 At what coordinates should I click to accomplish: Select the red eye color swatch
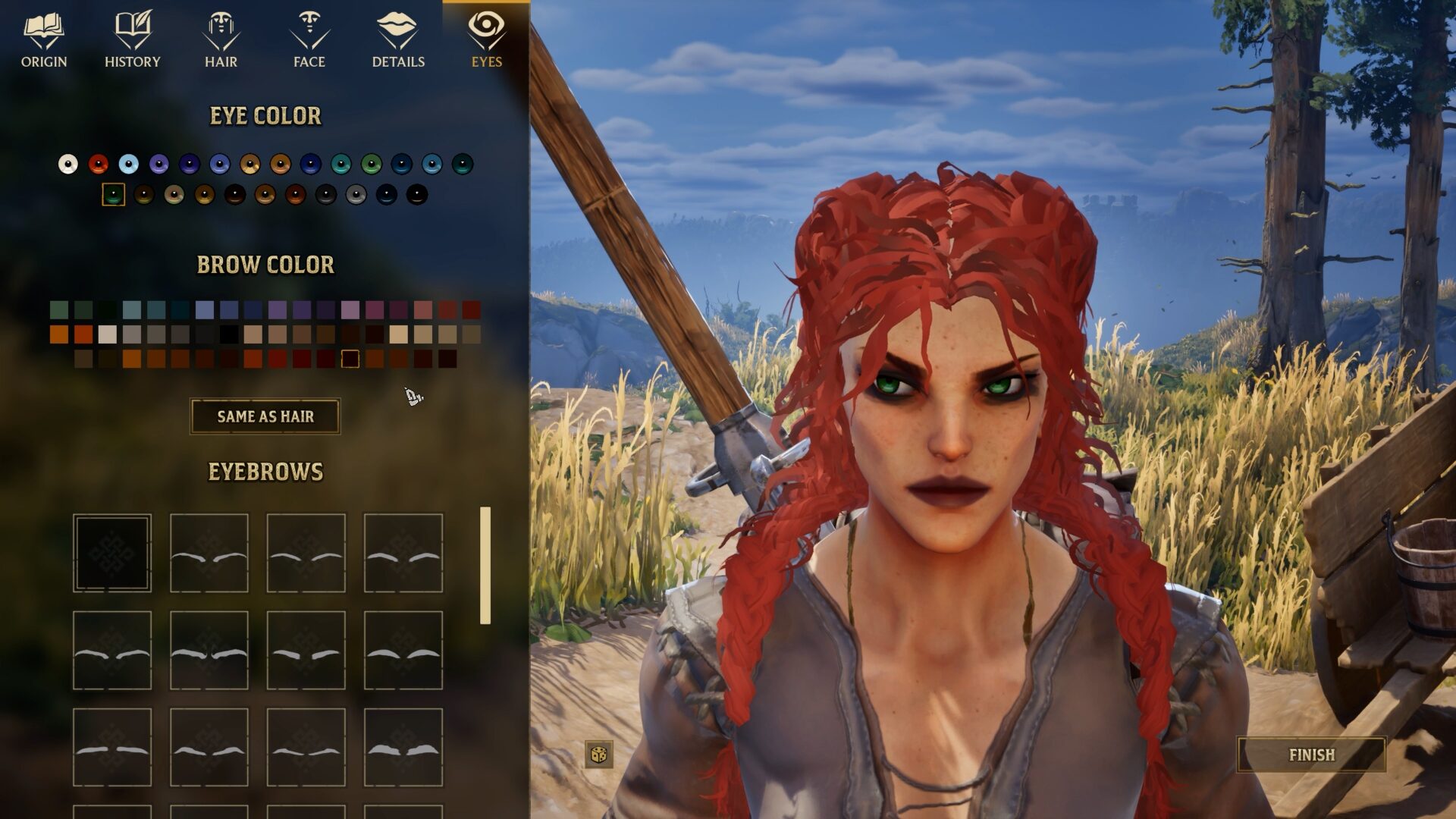97,162
